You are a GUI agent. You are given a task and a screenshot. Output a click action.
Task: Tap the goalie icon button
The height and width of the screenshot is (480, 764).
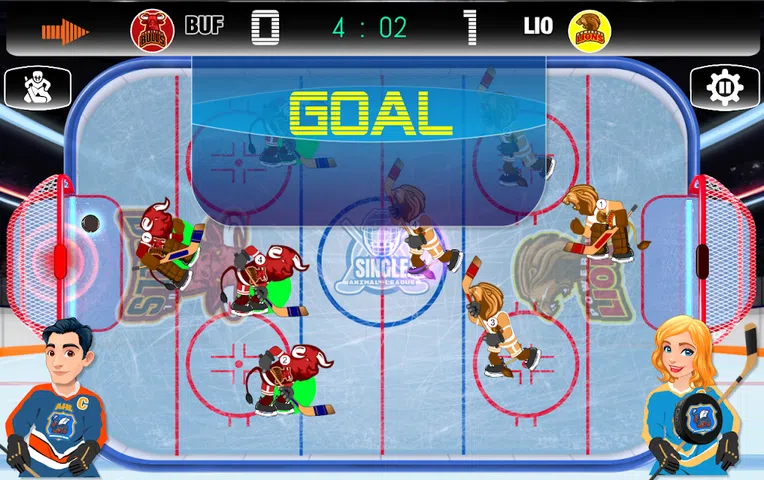(38, 88)
